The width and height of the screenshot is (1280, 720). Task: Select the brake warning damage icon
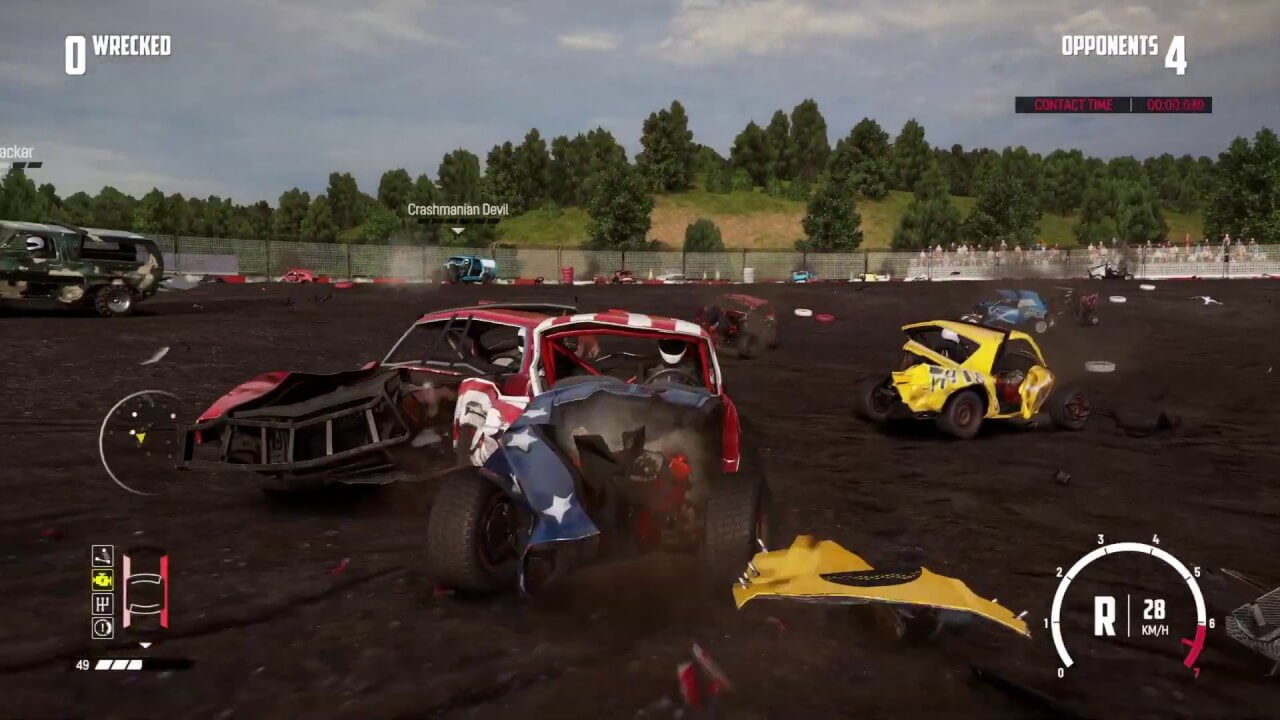[x=102, y=628]
